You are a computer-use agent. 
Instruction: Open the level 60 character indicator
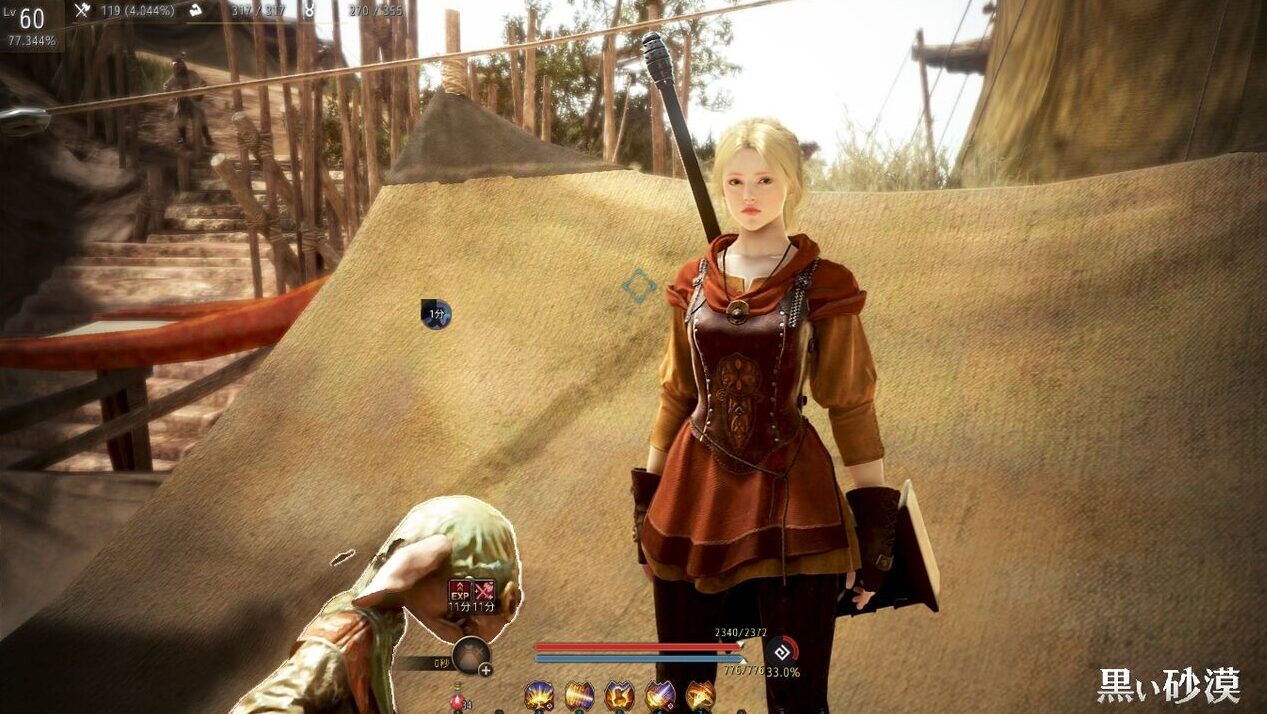[30, 19]
